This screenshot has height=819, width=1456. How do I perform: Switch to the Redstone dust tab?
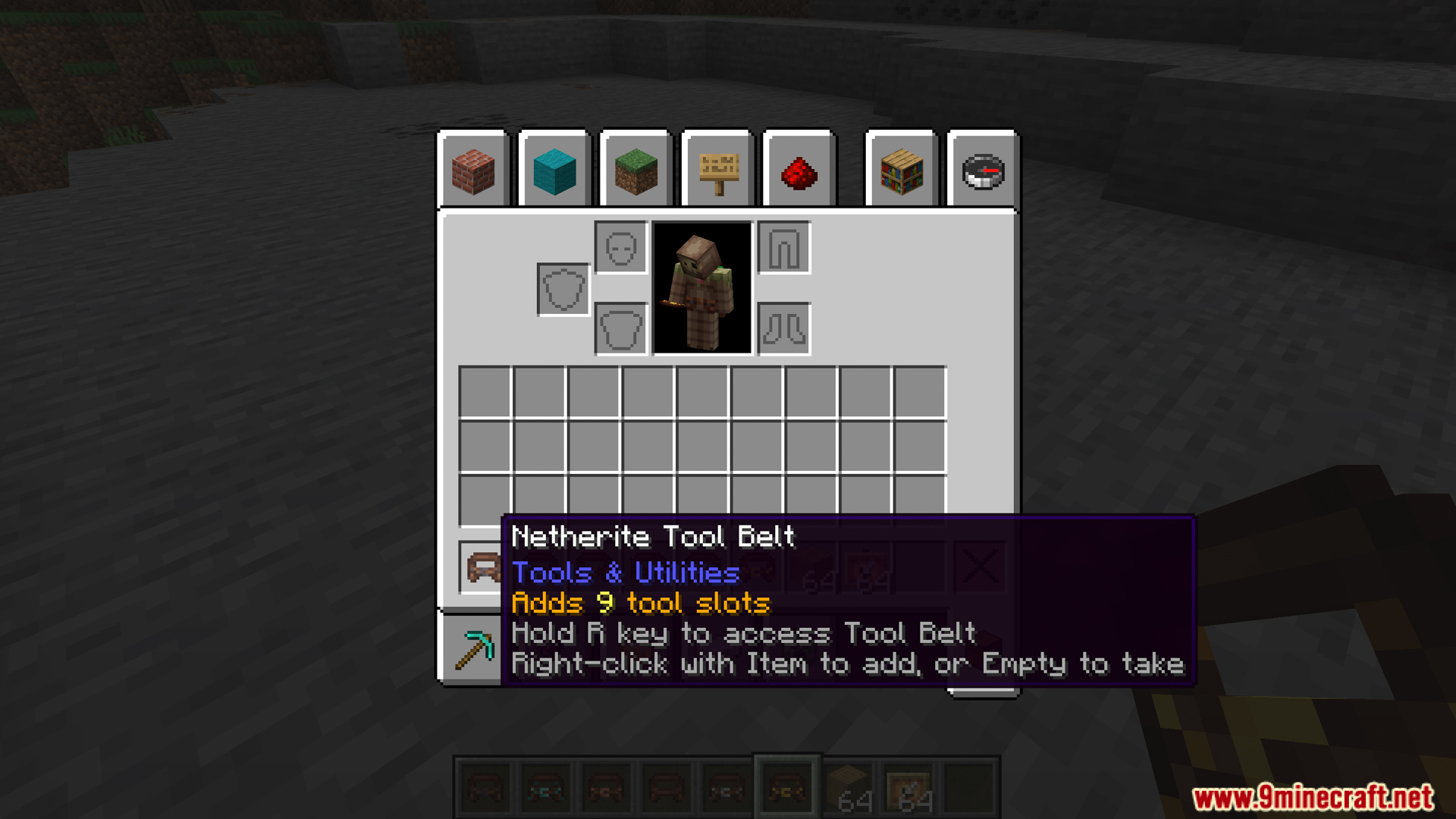799,171
